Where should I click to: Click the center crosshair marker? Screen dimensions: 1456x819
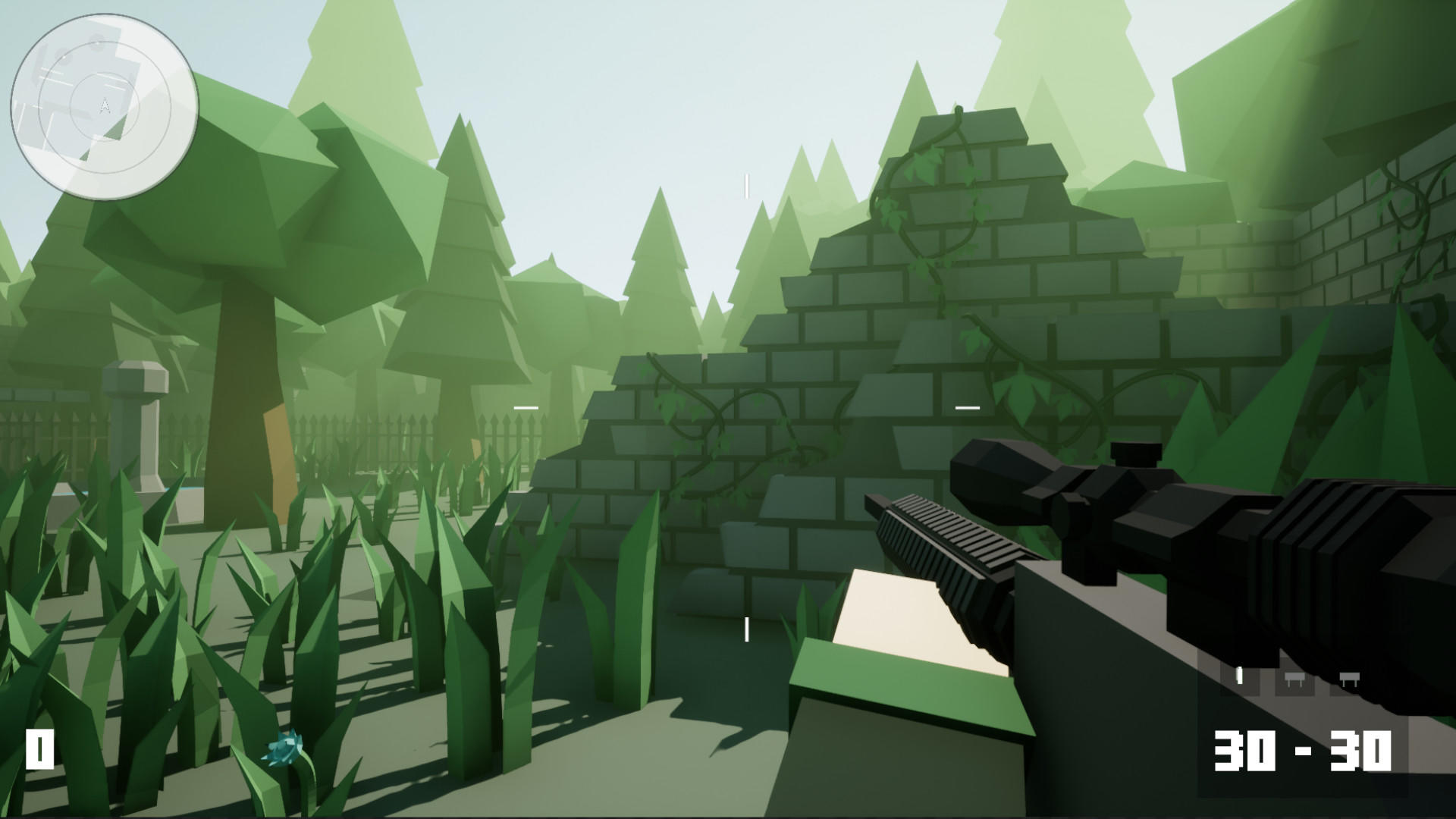pyautogui.click(x=748, y=407)
